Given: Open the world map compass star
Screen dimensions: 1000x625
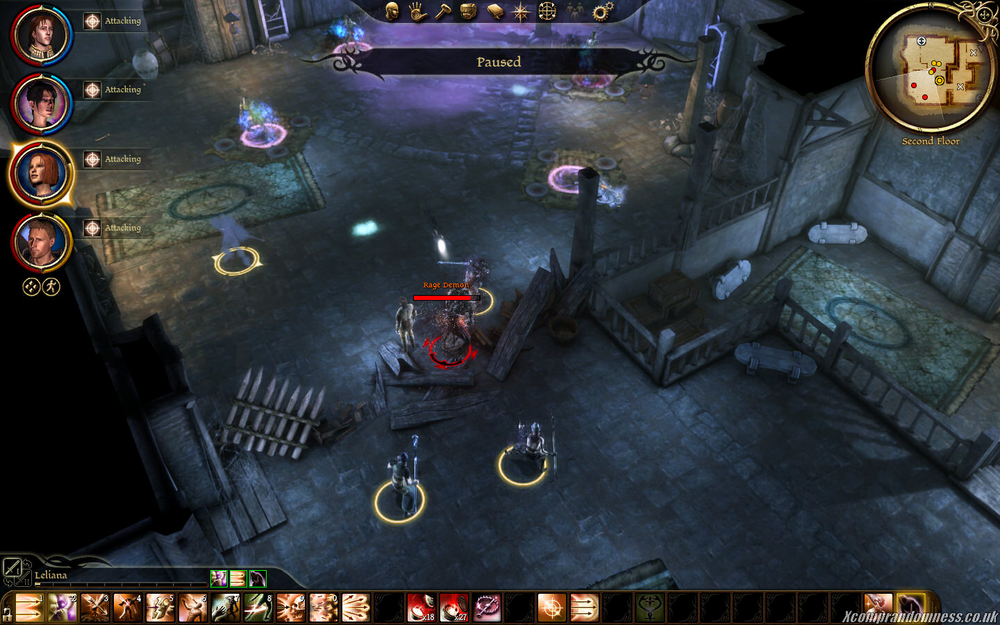Looking at the screenshot, I should (521, 12).
